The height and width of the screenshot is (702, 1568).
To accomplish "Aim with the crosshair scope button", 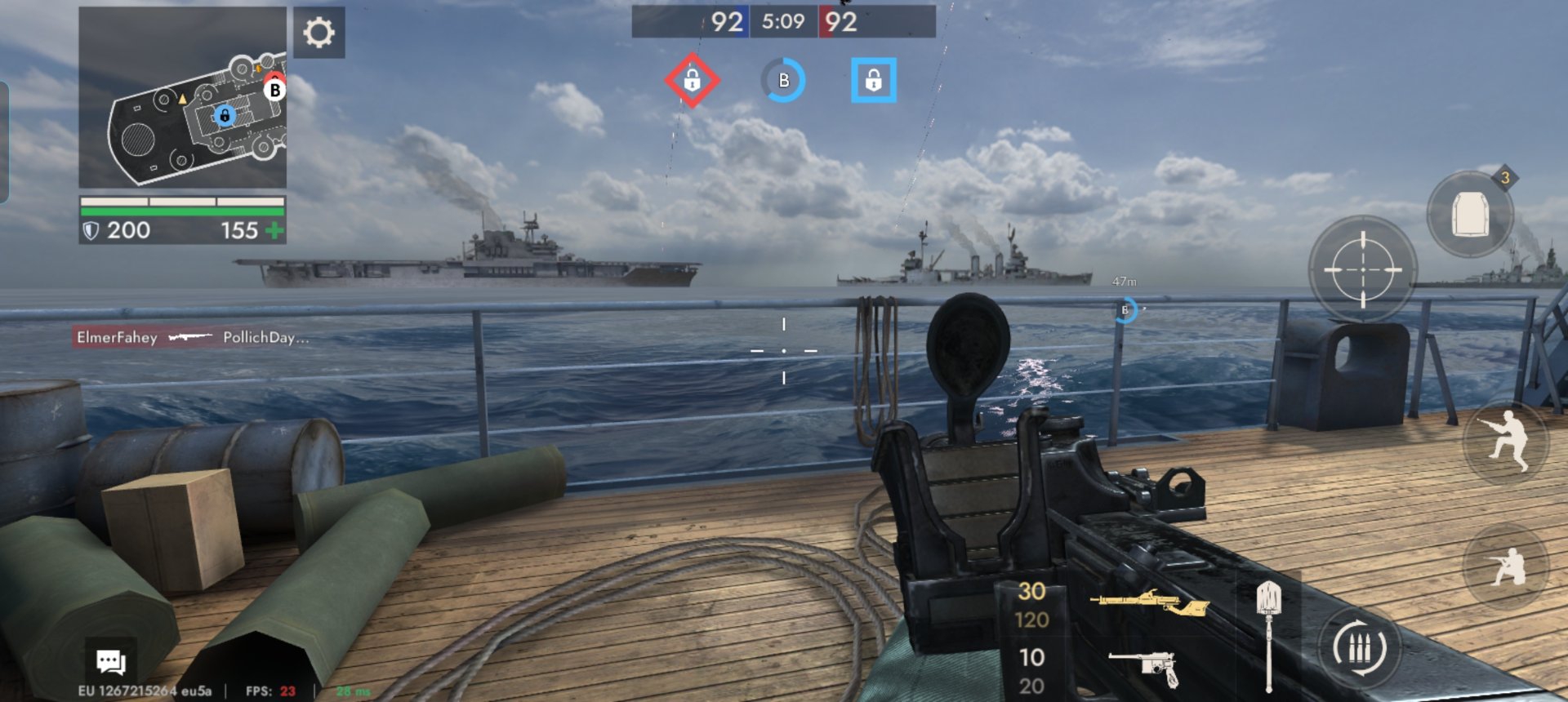I will point(1362,269).
